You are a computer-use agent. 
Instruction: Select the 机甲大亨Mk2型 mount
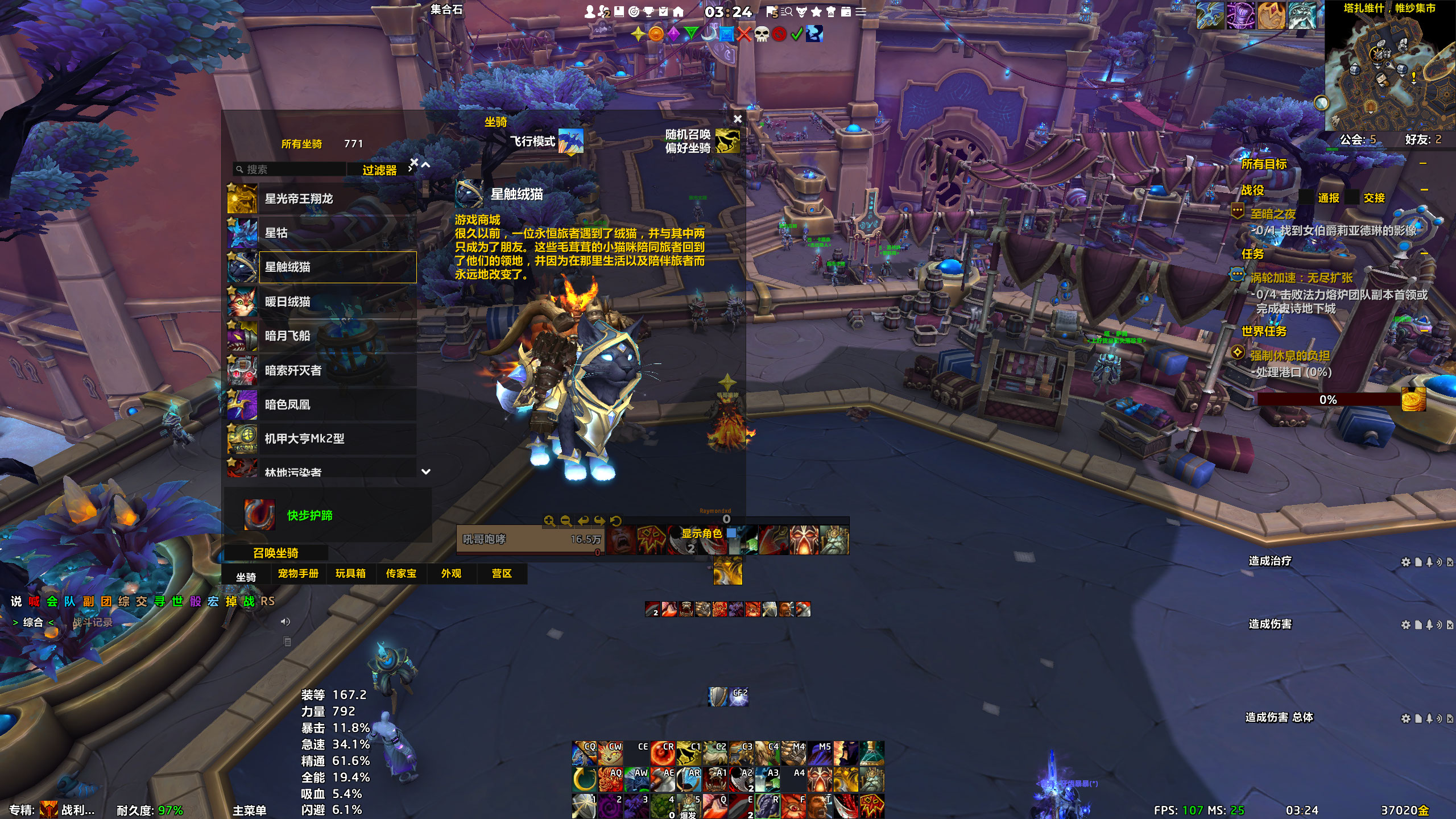(322, 439)
